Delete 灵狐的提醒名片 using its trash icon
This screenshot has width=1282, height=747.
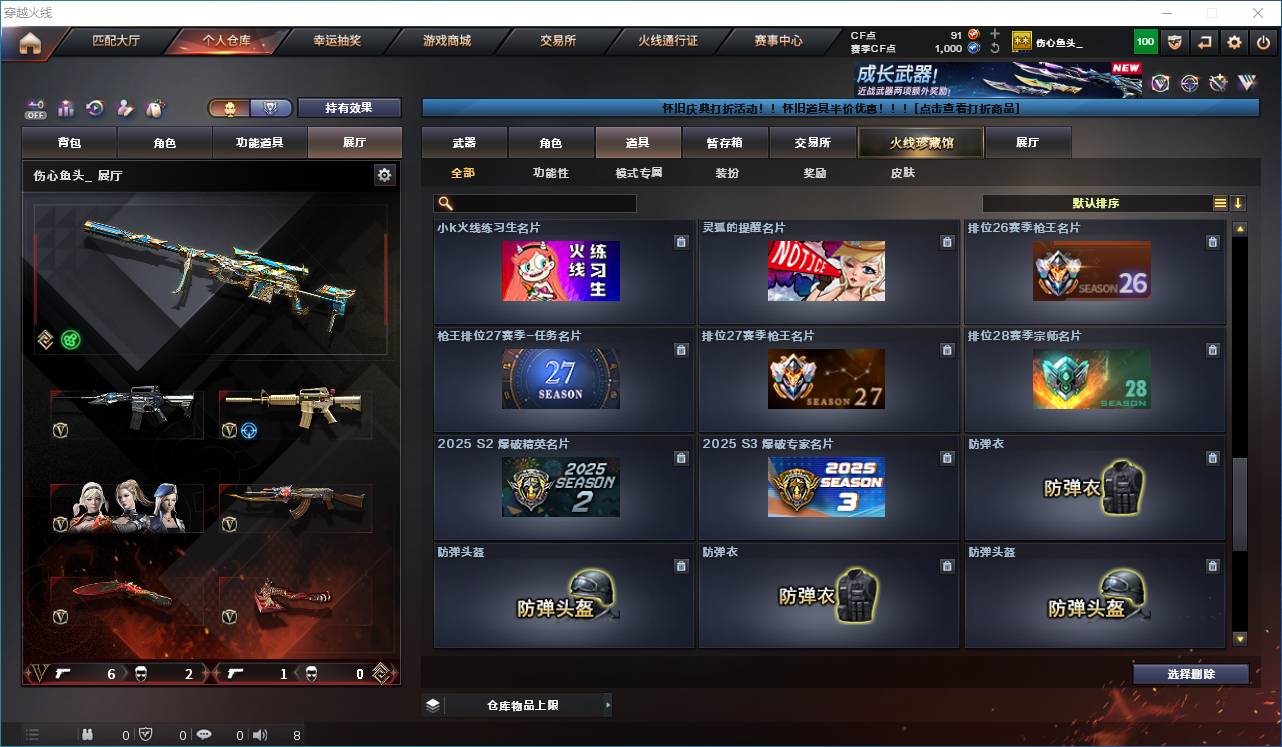[x=947, y=241]
